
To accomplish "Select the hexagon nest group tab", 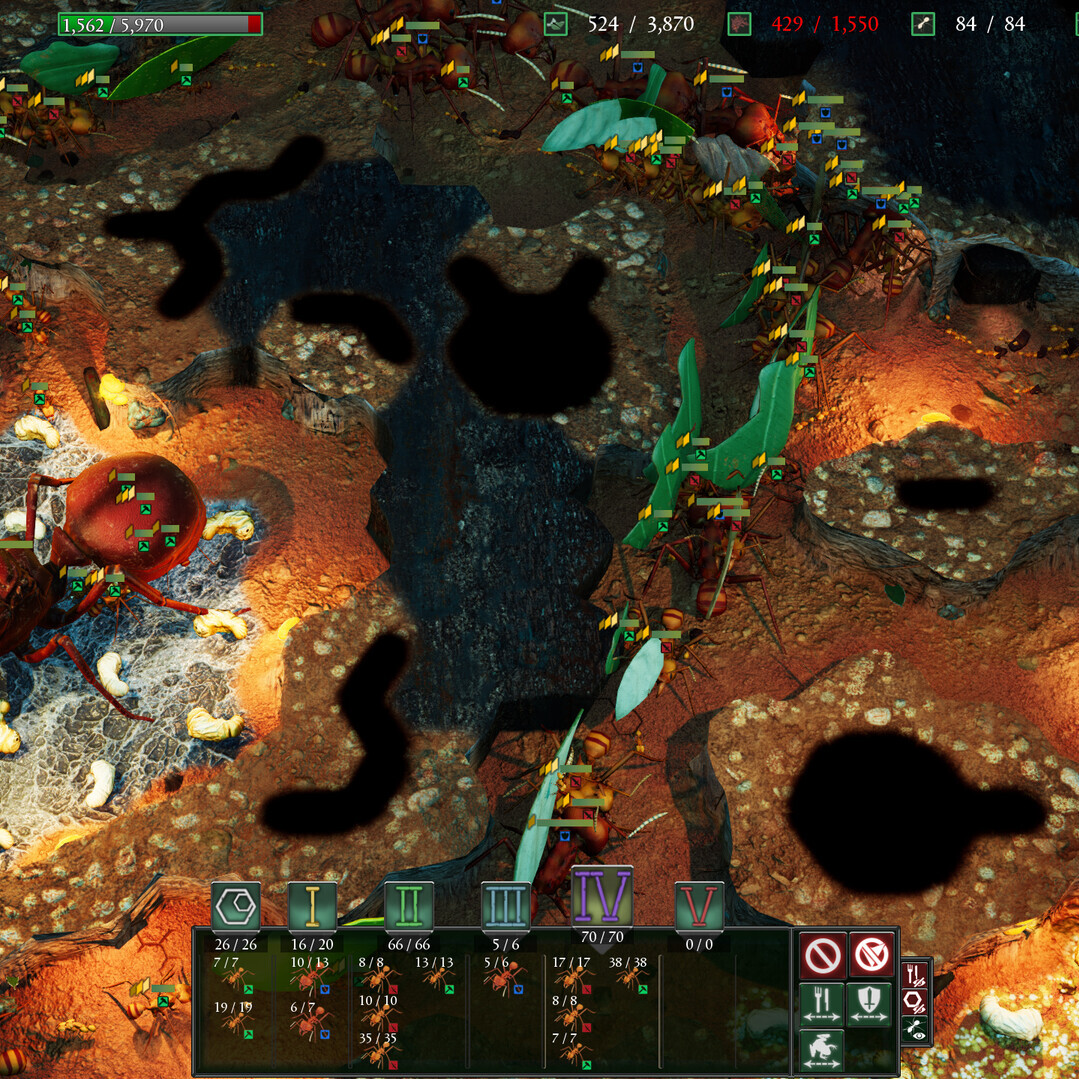I will (236, 905).
